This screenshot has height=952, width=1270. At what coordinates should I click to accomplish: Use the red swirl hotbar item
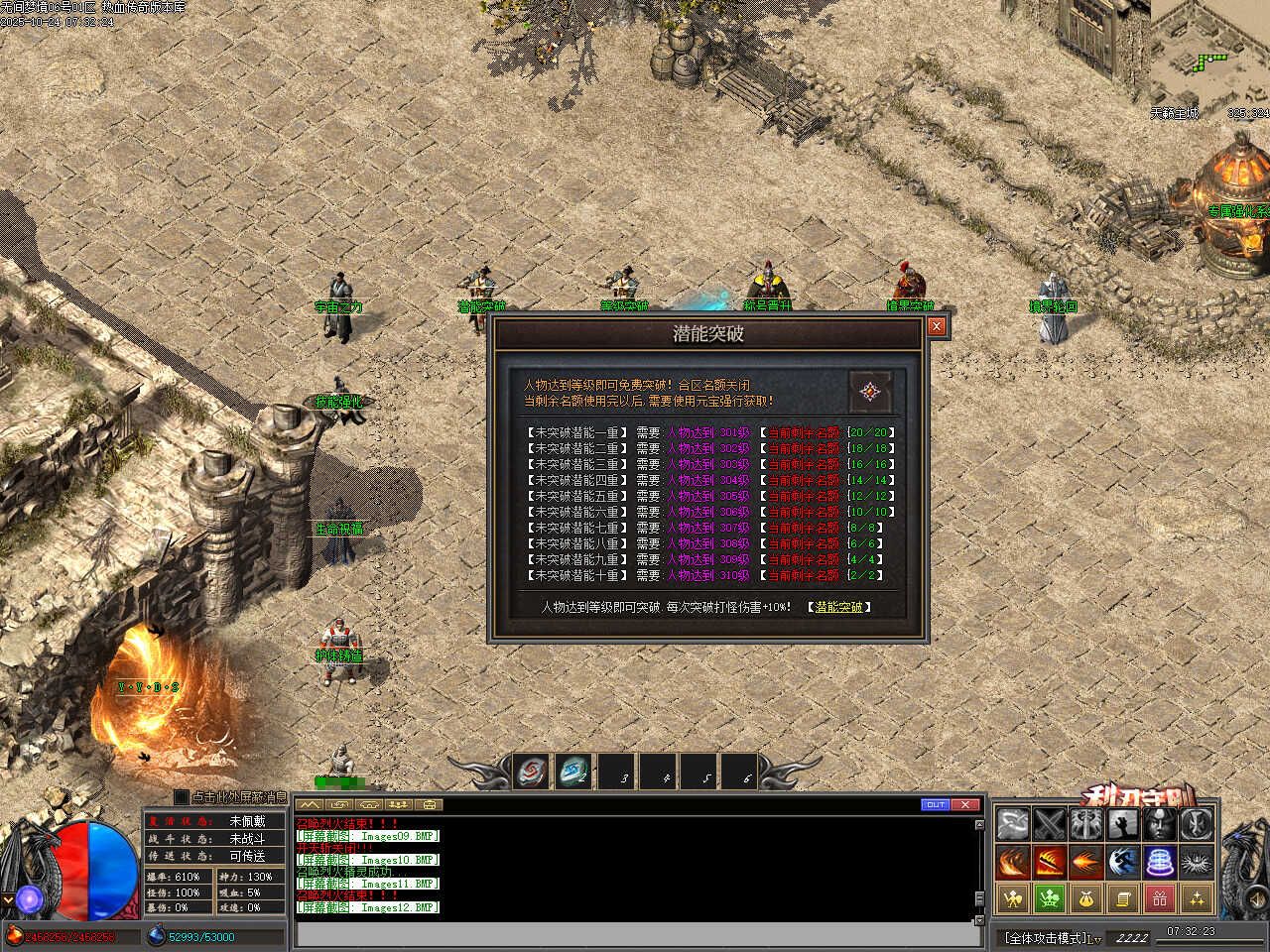click(x=533, y=772)
